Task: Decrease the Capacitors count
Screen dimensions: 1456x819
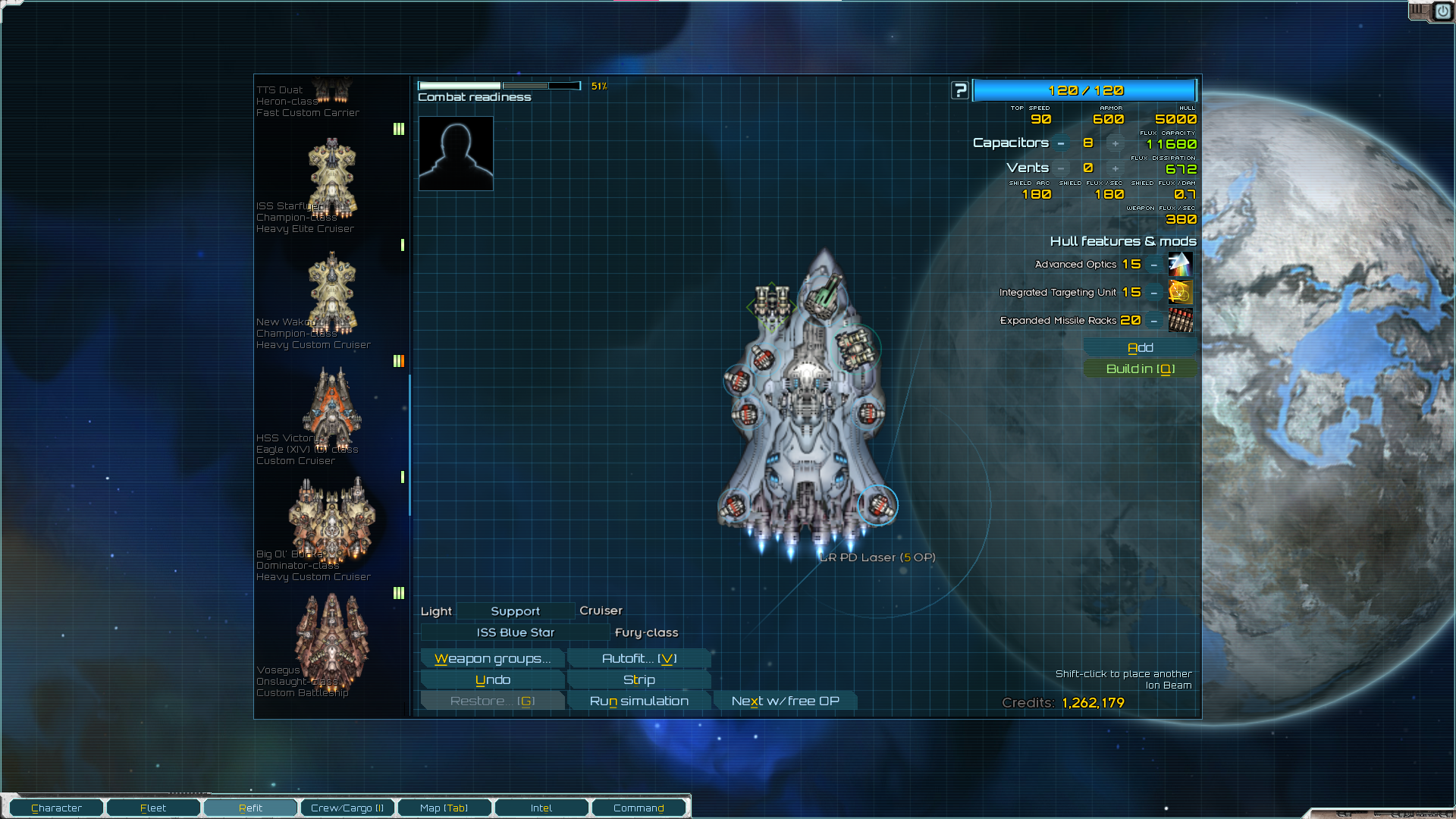Action: [x=1061, y=143]
